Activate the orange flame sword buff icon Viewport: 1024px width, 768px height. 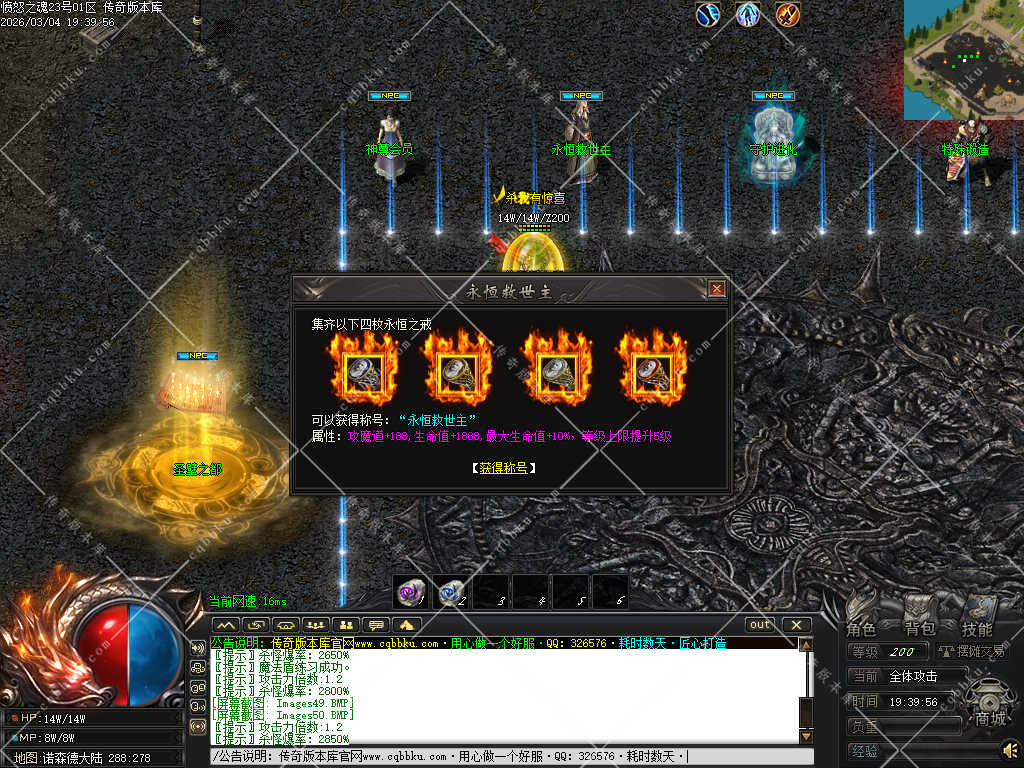[788, 14]
